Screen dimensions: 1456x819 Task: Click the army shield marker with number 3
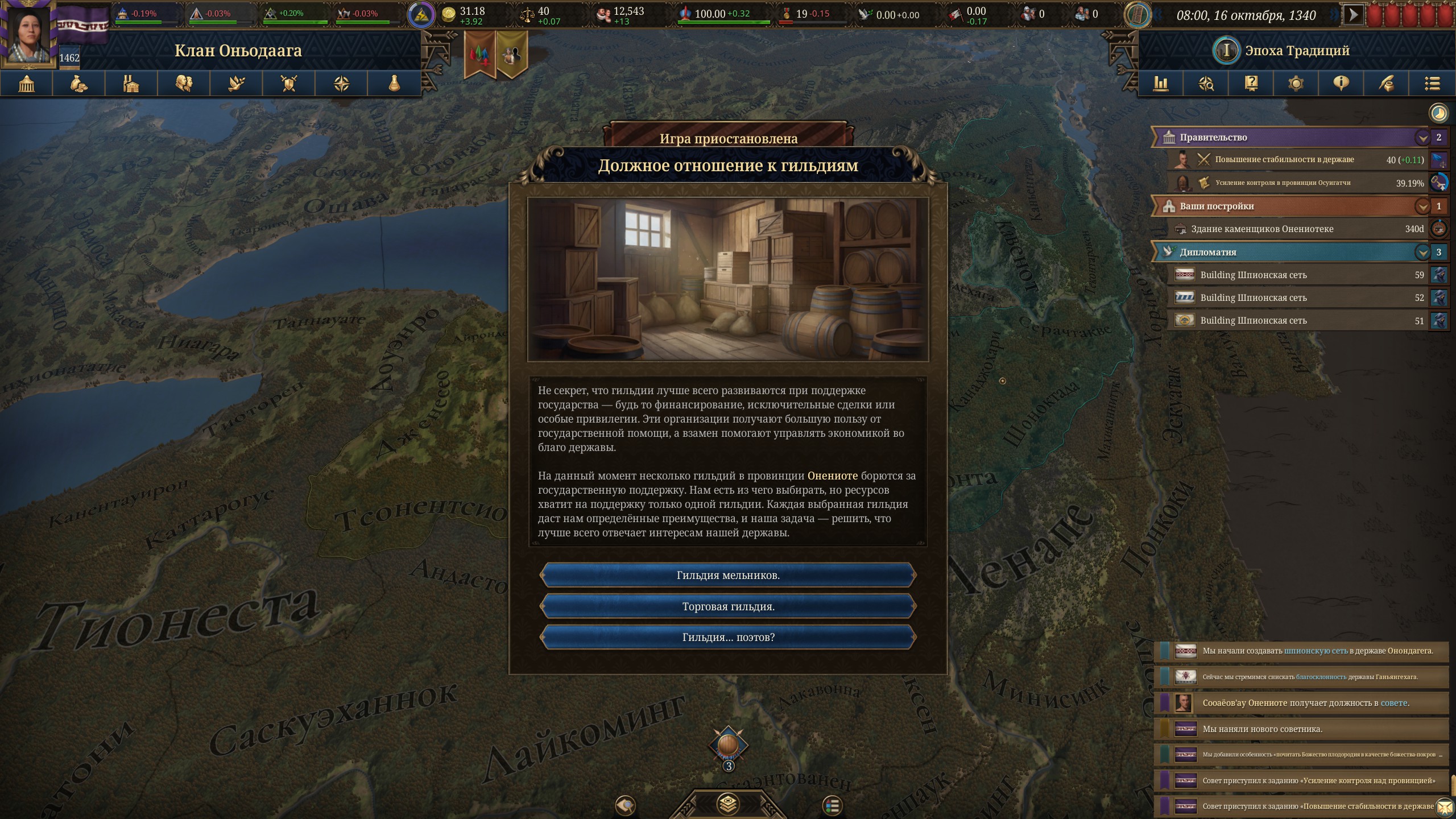coord(728,746)
